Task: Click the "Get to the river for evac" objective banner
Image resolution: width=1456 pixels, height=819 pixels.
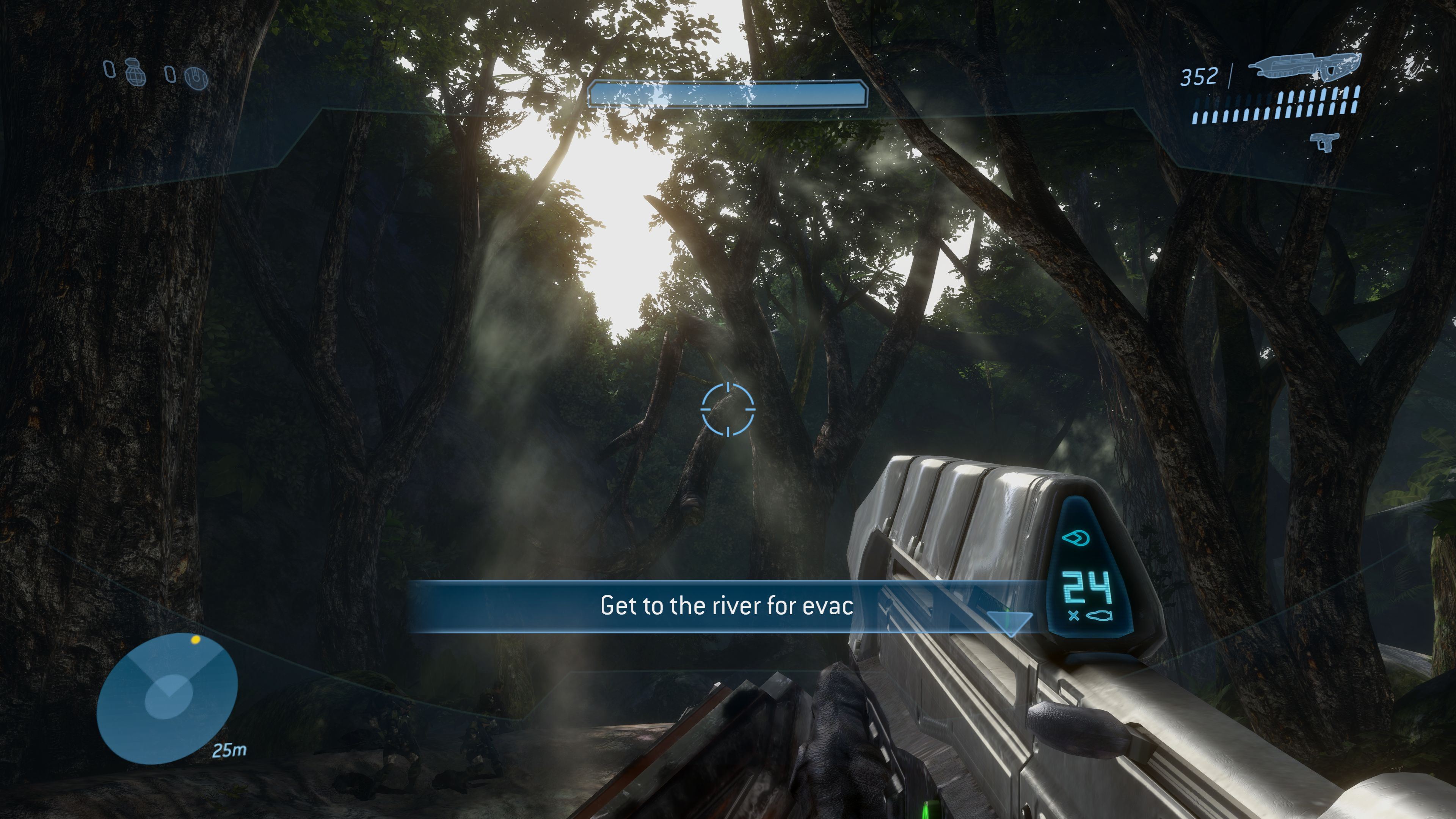Action: pos(726,606)
